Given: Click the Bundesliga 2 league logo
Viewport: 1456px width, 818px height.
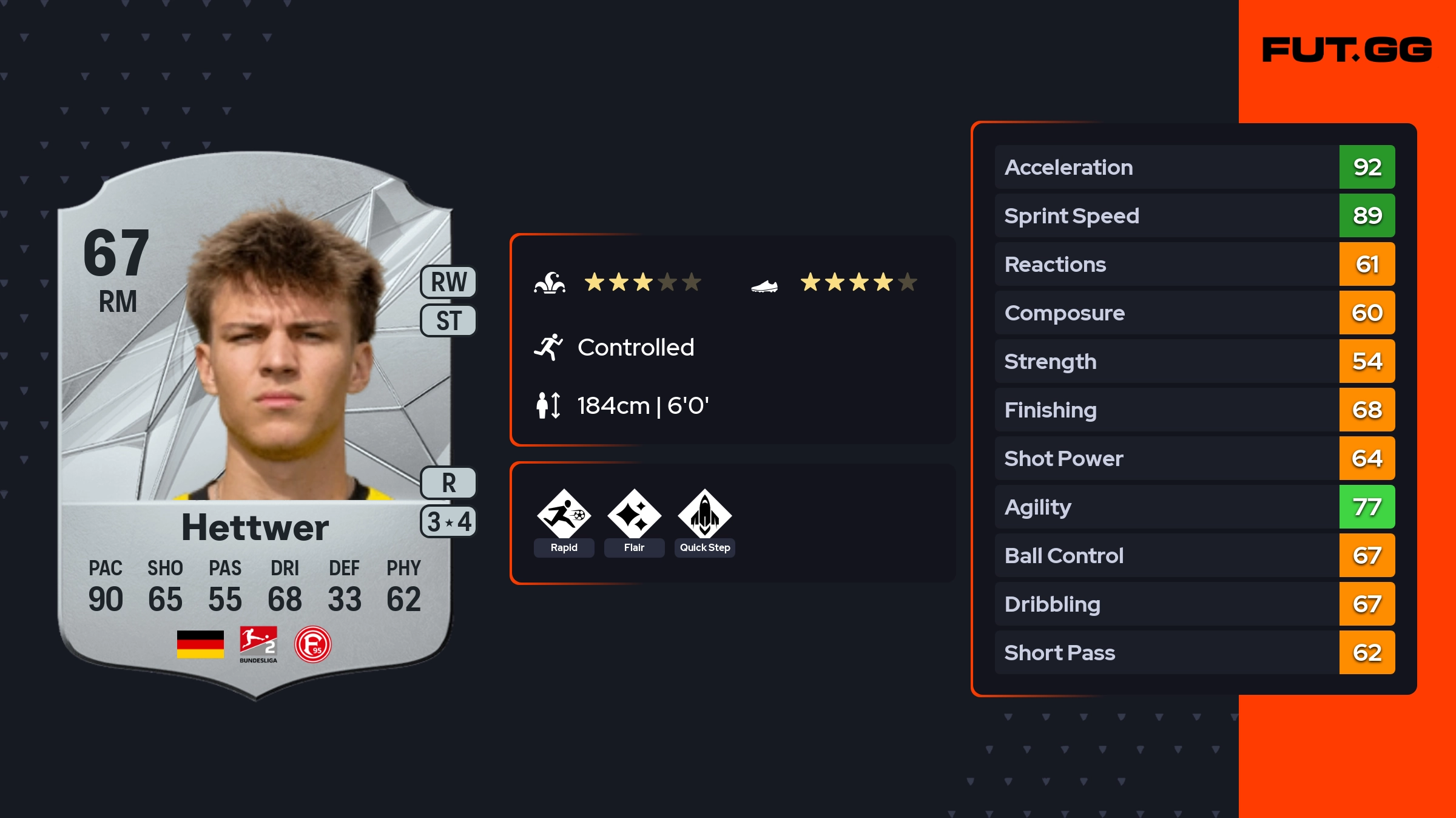Looking at the screenshot, I should coord(258,644).
